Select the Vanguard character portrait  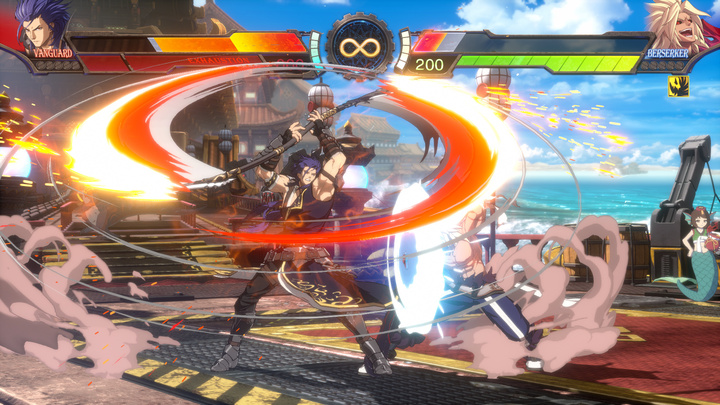click(x=42, y=24)
